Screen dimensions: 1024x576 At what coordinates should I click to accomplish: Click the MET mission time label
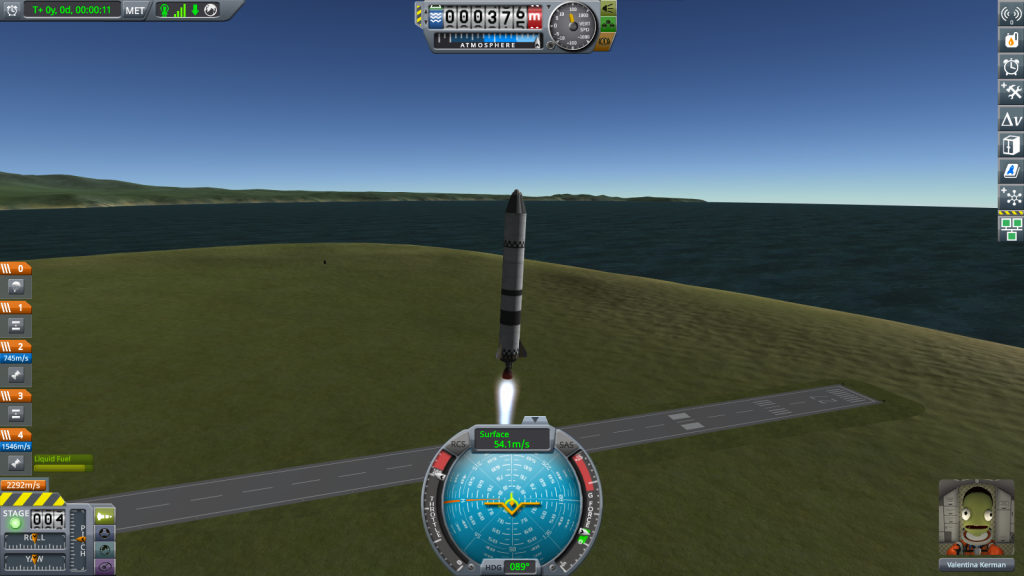[135, 10]
